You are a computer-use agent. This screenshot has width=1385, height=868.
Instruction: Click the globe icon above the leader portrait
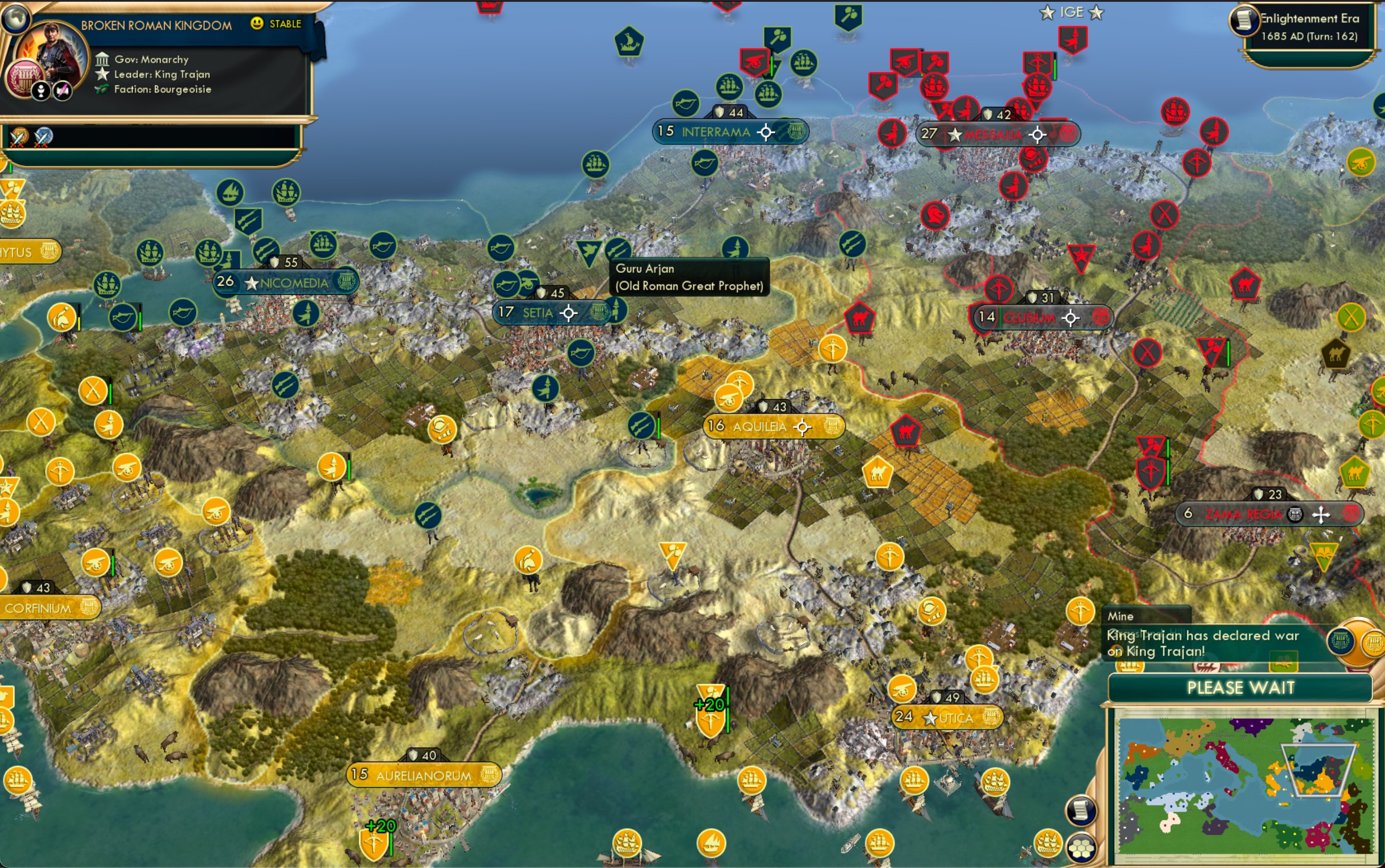(16, 20)
